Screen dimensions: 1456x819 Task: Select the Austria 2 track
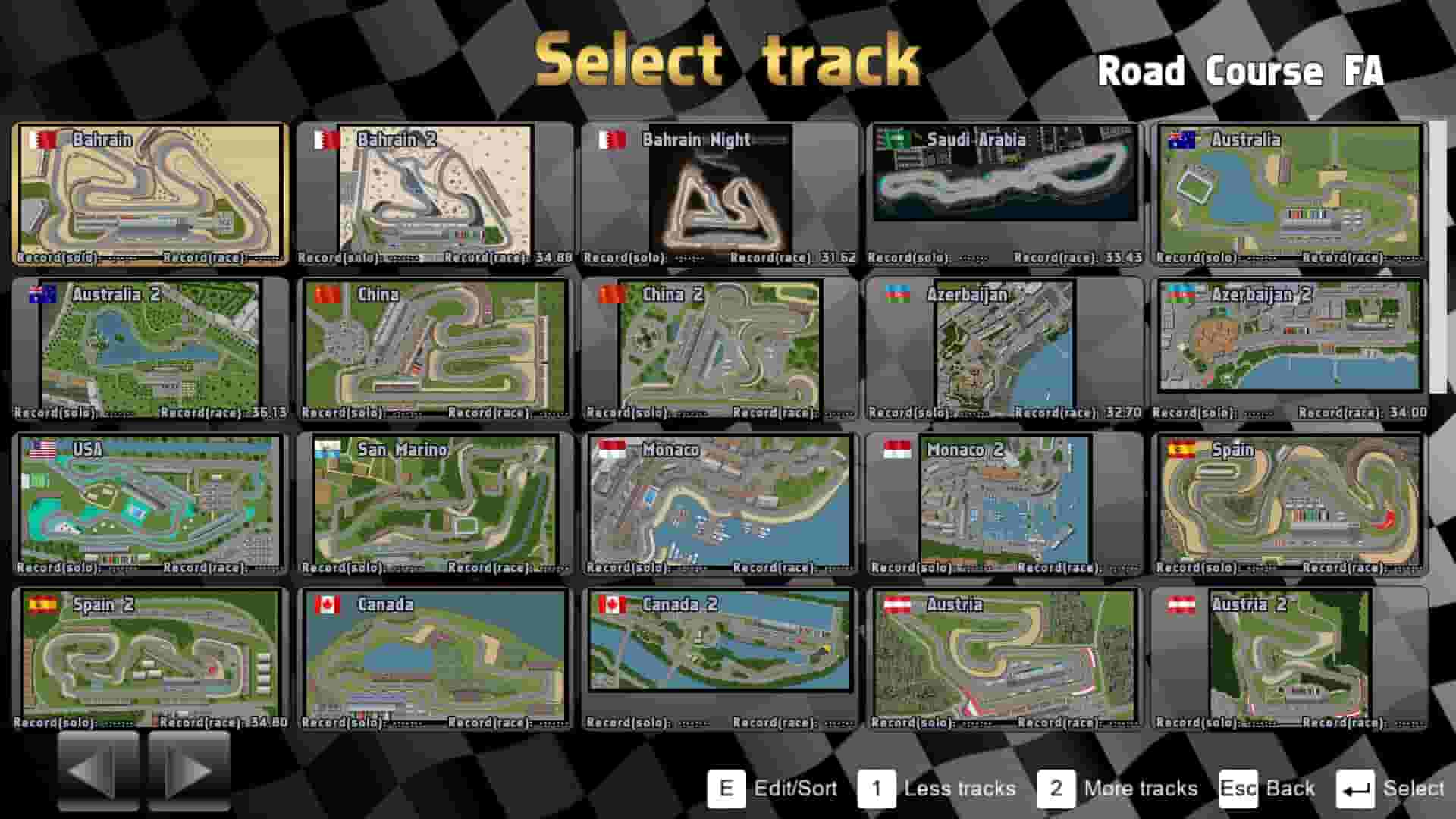coord(1289,656)
